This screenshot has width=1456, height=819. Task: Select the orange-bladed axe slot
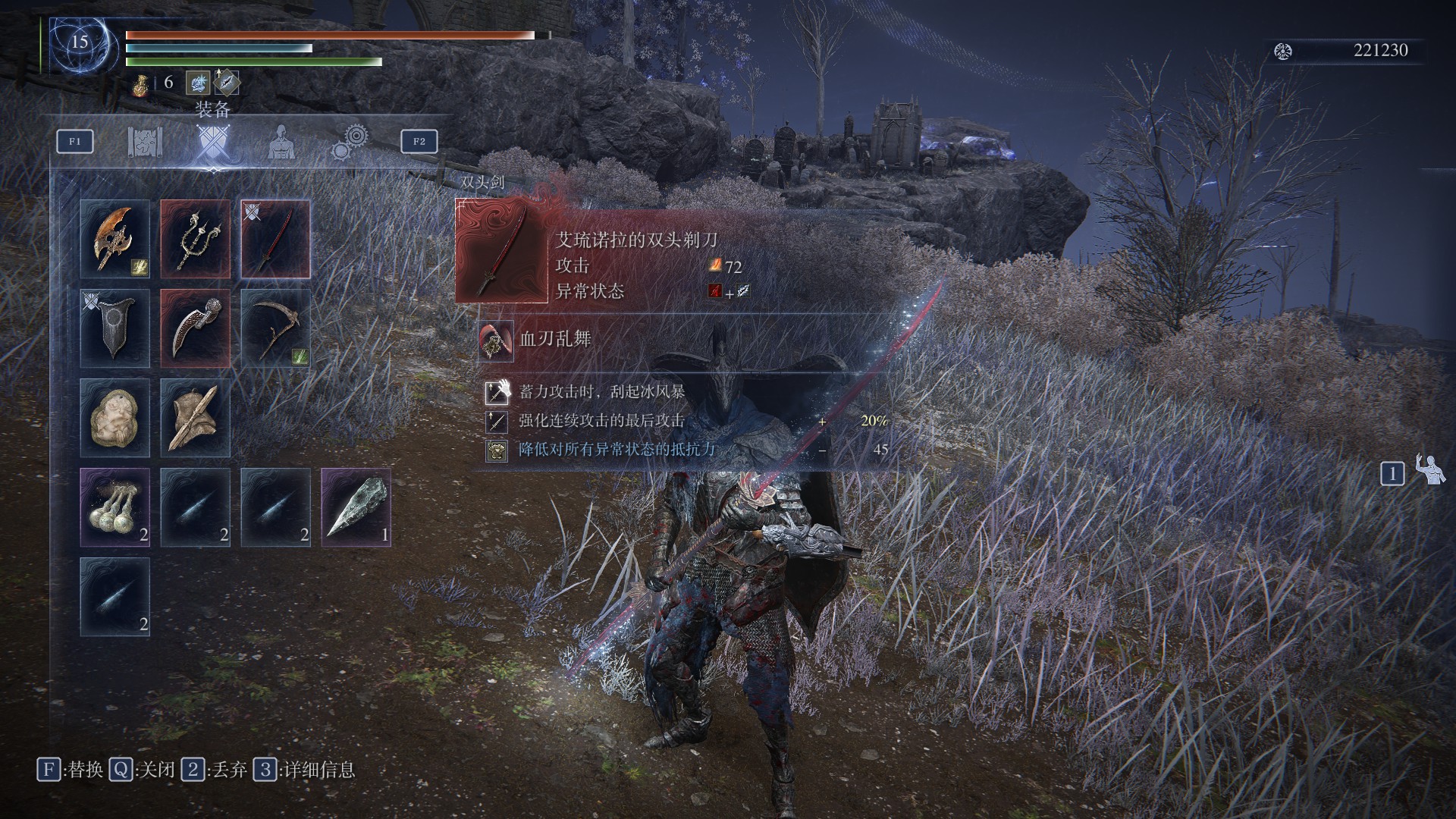coord(115,239)
